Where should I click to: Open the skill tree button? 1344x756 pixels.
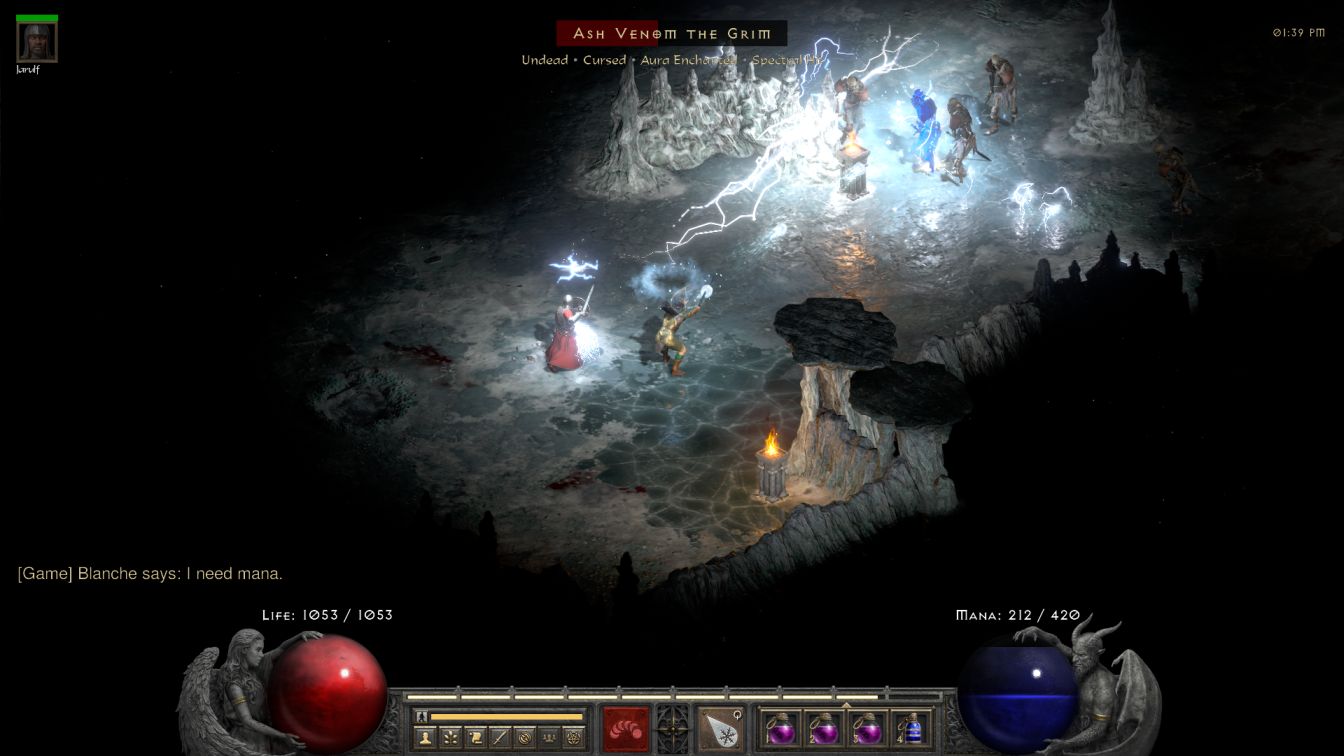point(452,738)
